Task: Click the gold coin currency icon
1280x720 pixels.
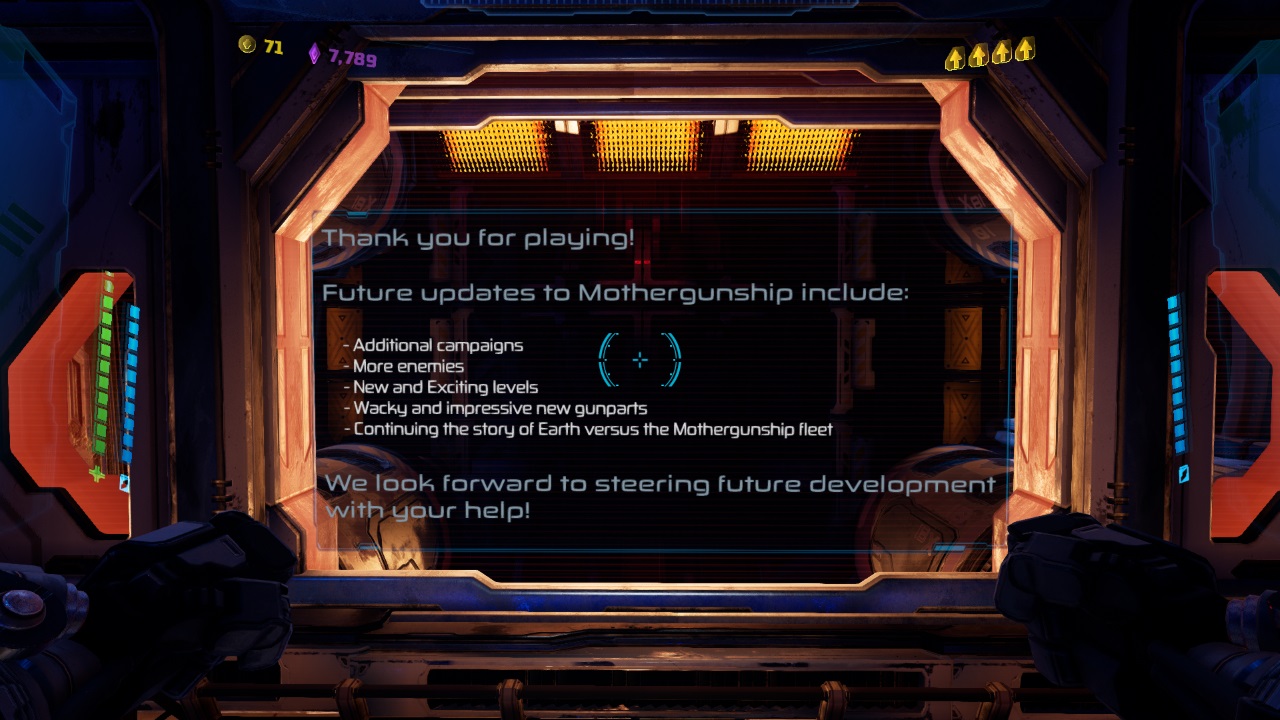Action: (x=245, y=44)
